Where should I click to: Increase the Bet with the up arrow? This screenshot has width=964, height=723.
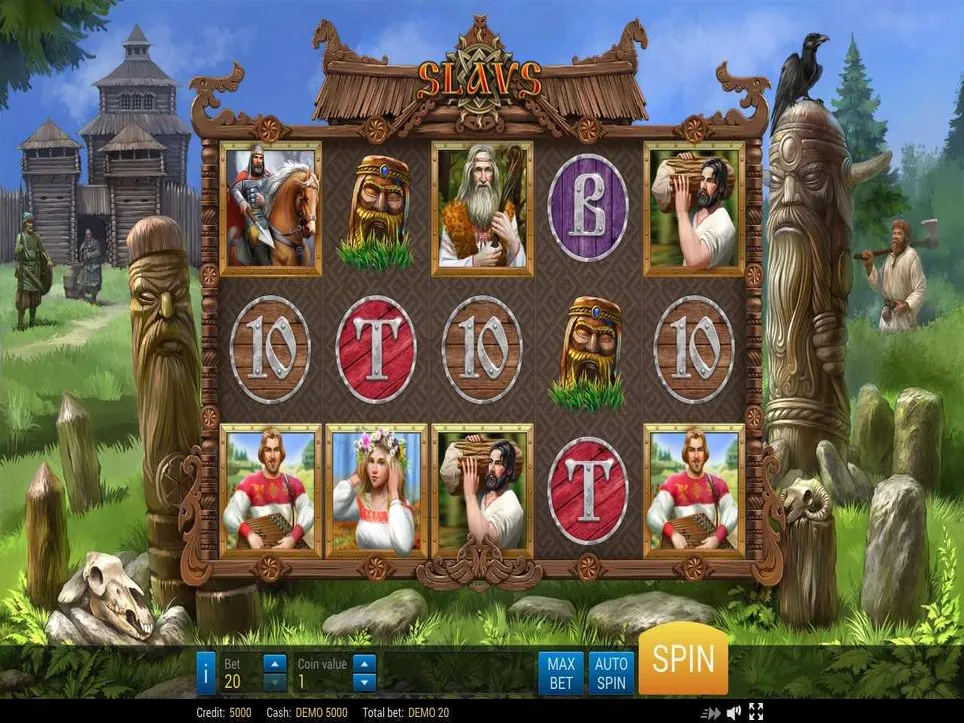[x=274, y=662]
